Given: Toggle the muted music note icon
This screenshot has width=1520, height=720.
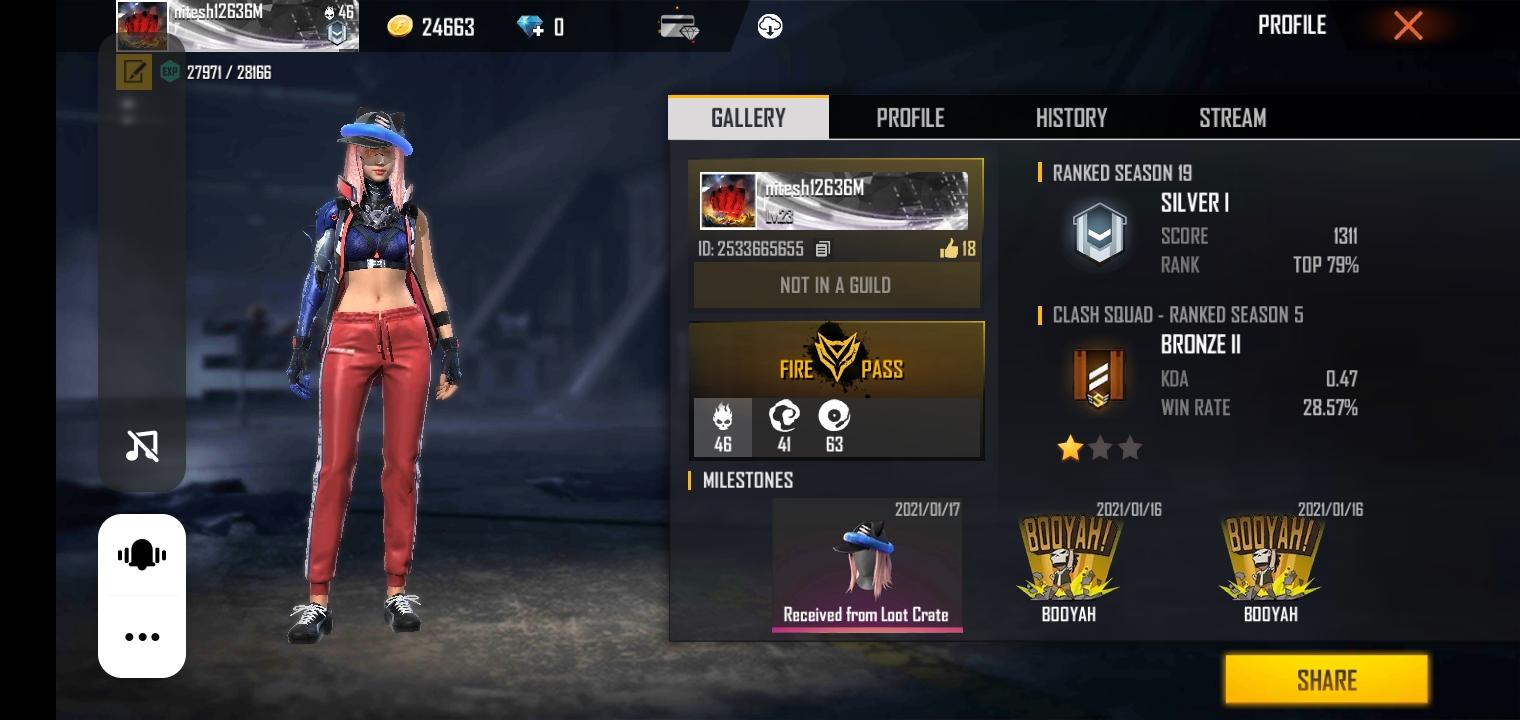Looking at the screenshot, I should tap(142, 446).
